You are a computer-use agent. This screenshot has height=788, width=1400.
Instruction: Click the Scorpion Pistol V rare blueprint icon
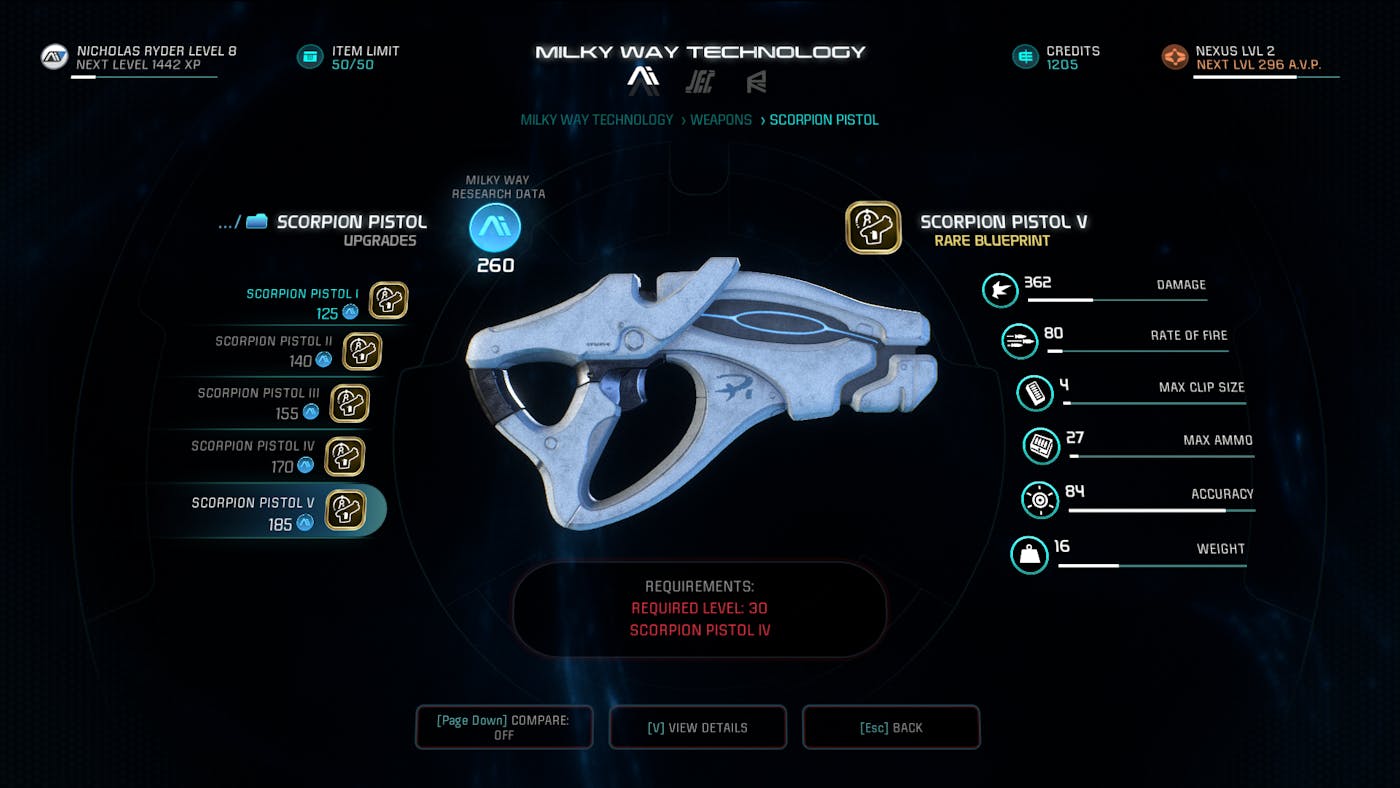[x=873, y=227]
